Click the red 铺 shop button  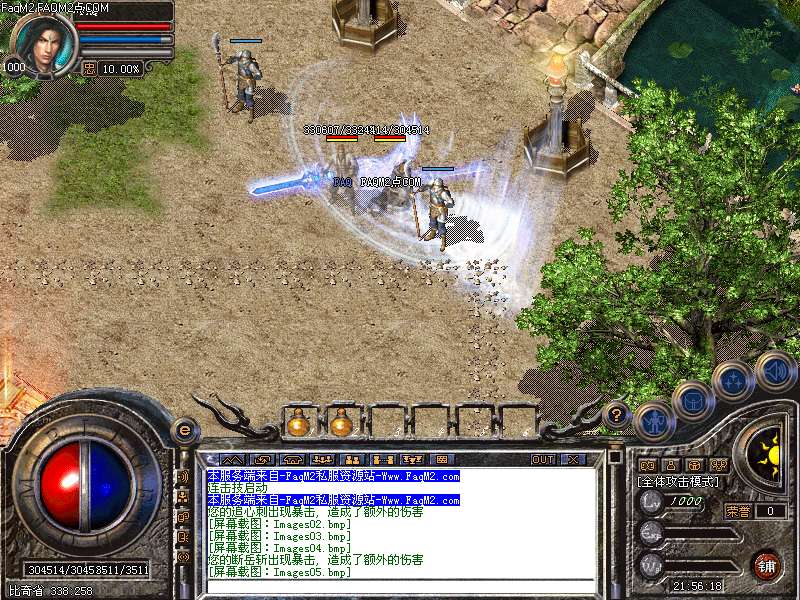(767, 565)
